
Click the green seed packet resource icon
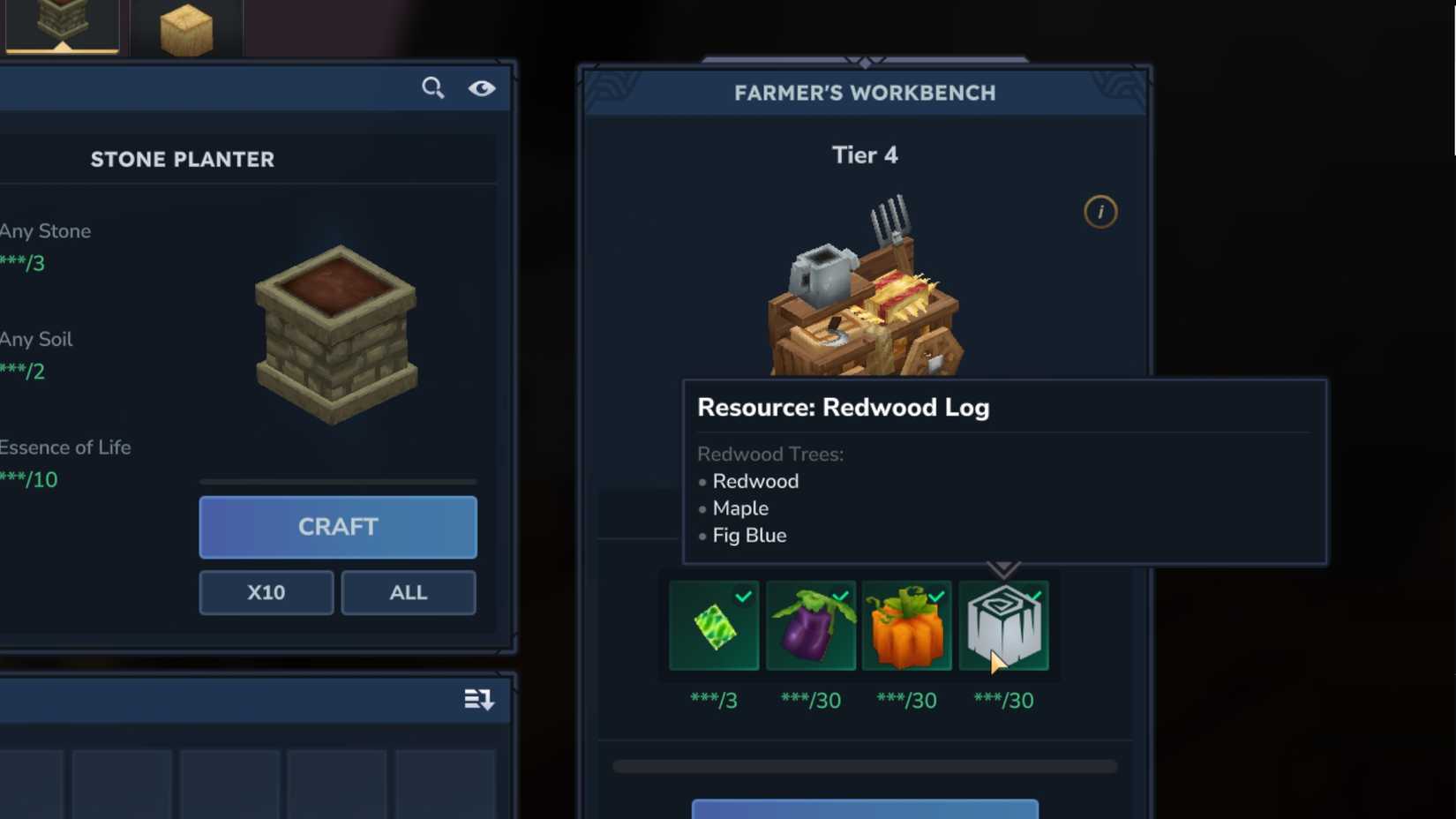pyautogui.click(x=714, y=626)
